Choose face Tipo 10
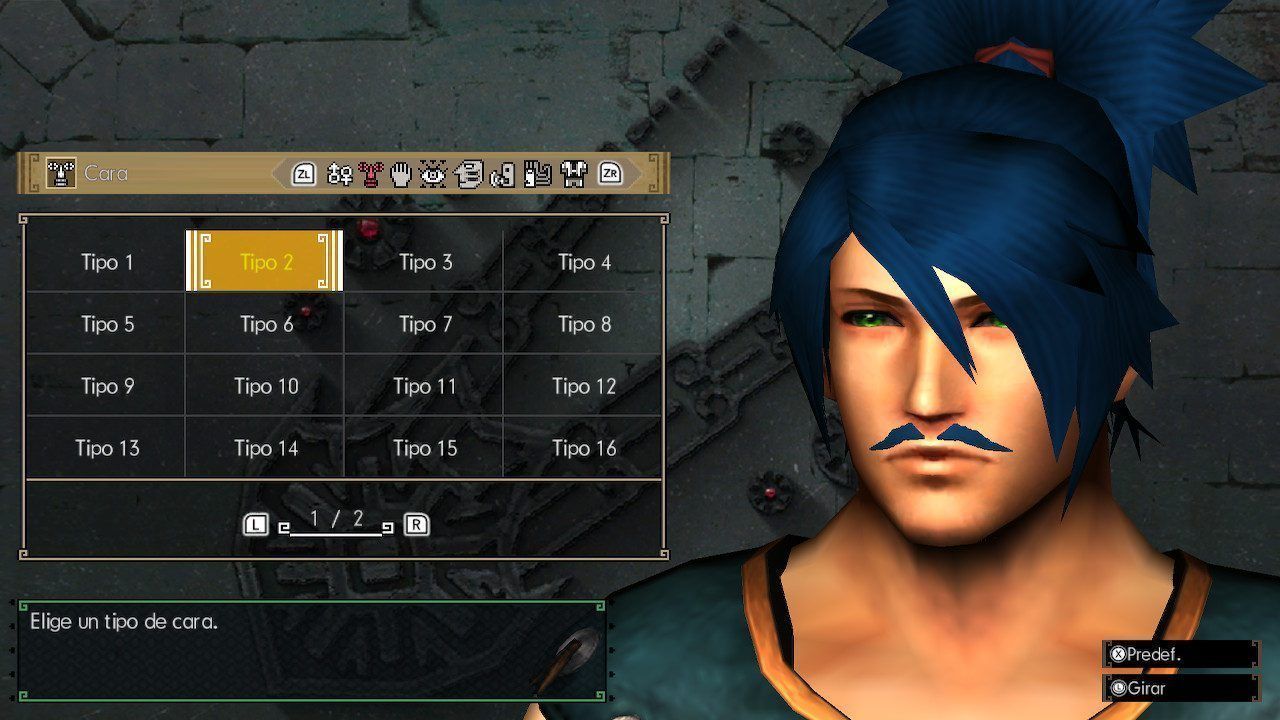Screen dimensions: 1280x720 [265, 386]
